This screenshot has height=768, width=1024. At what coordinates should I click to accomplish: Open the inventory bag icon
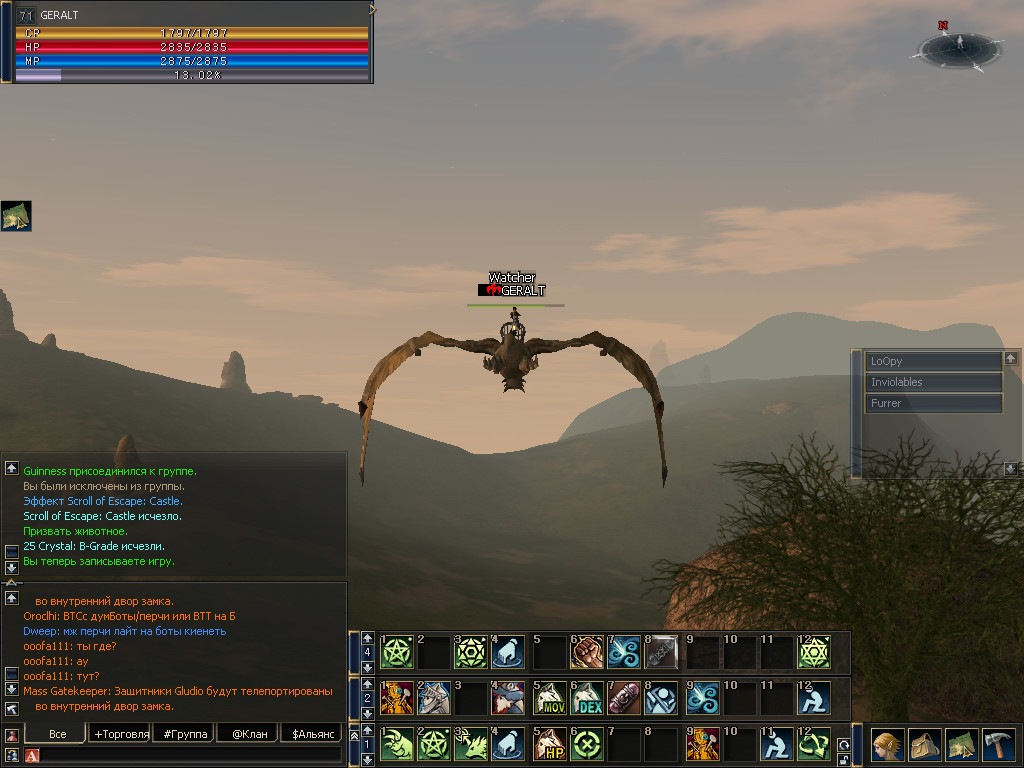point(925,746)
